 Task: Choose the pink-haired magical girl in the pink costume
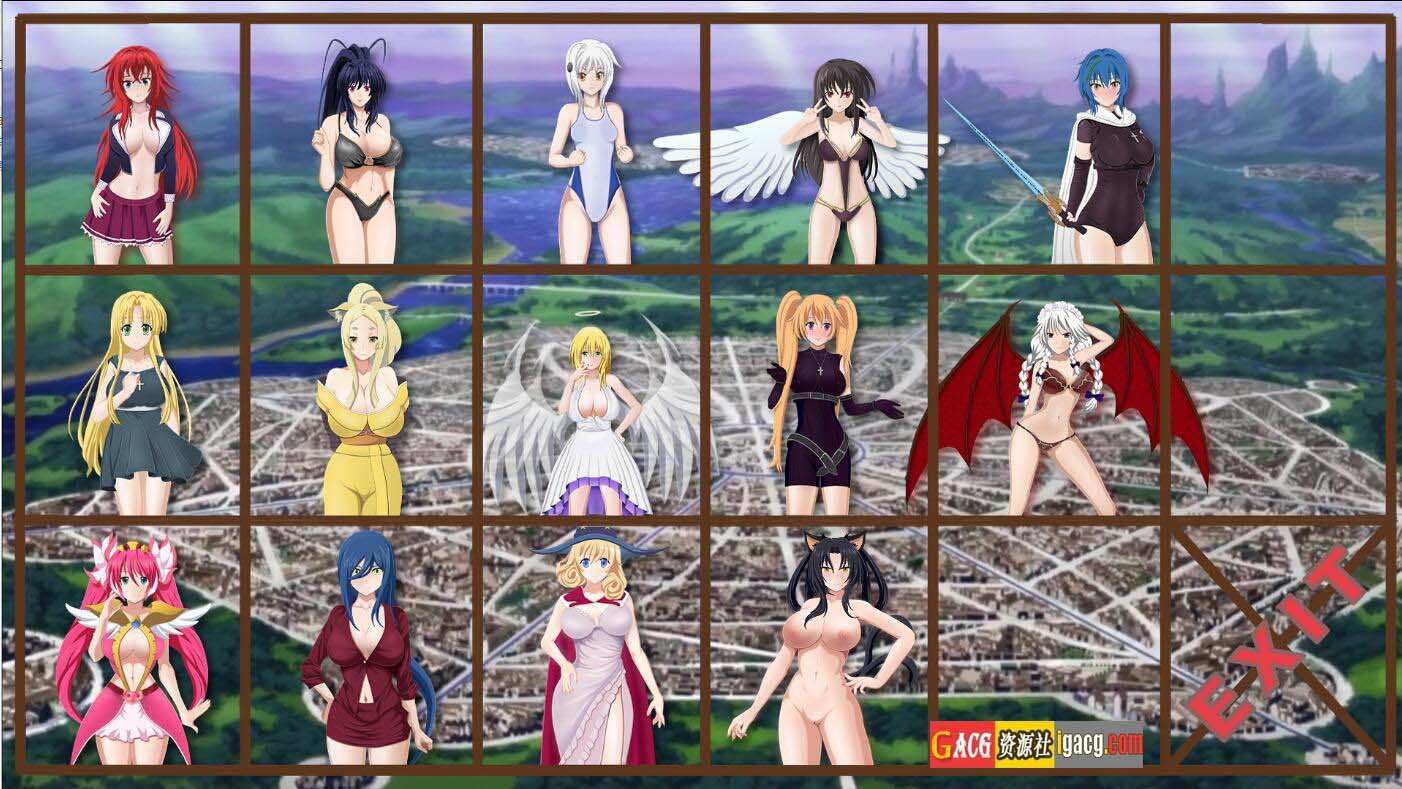133,650
